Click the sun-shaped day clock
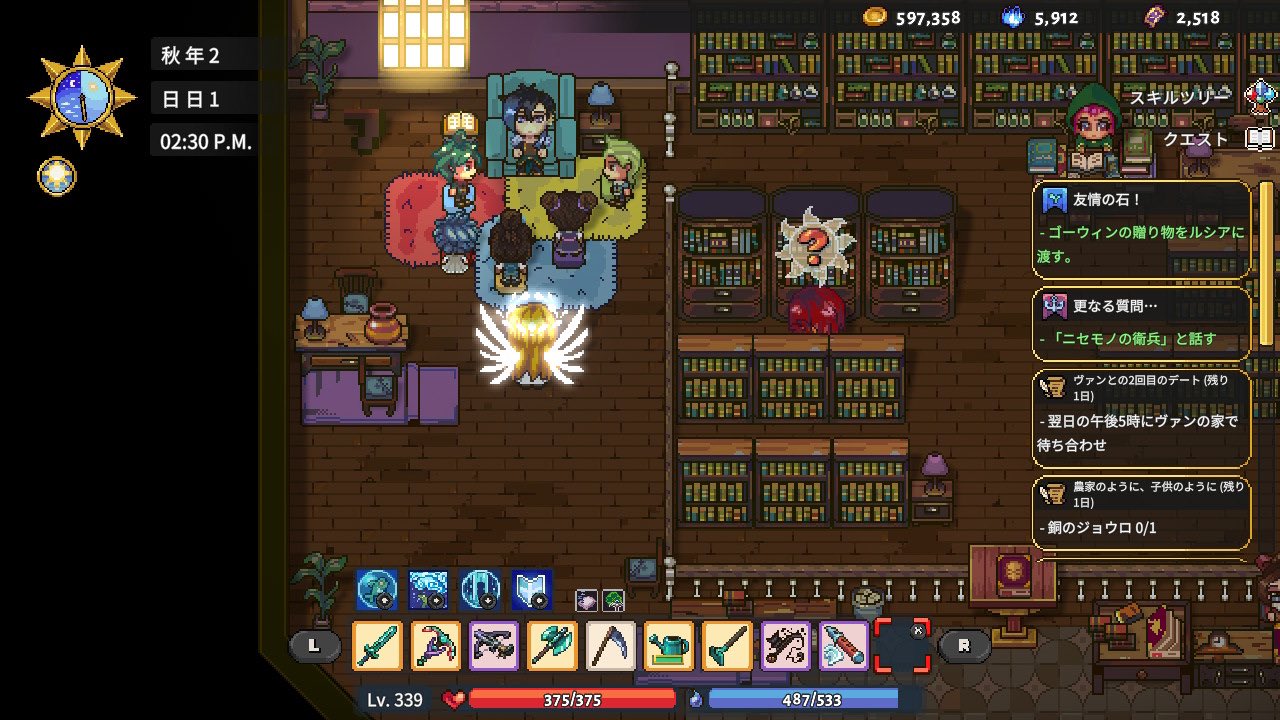The width and height of the screenshot is (1280, 720). [81, 98]
